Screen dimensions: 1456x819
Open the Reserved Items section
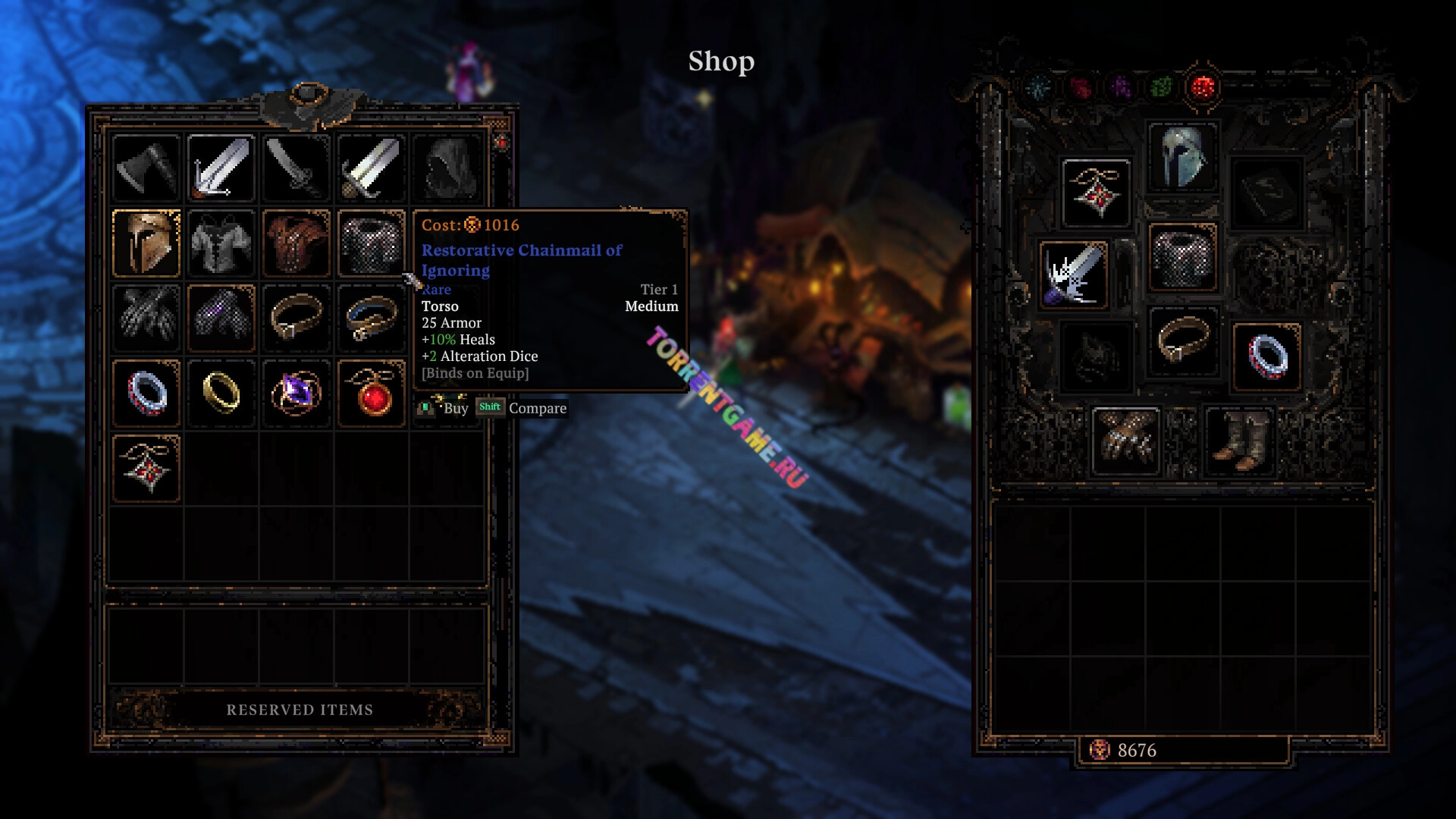tap(300, 710)
